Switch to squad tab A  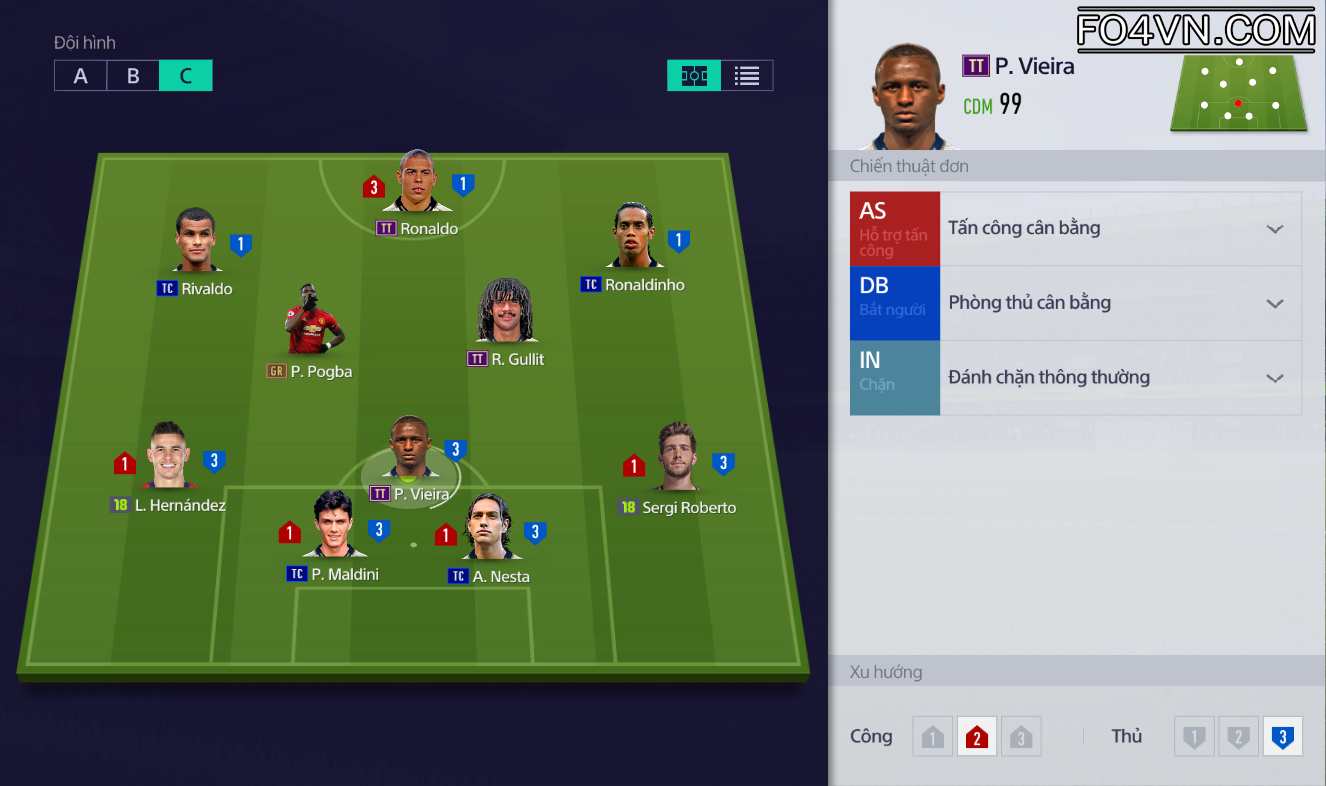81,76
